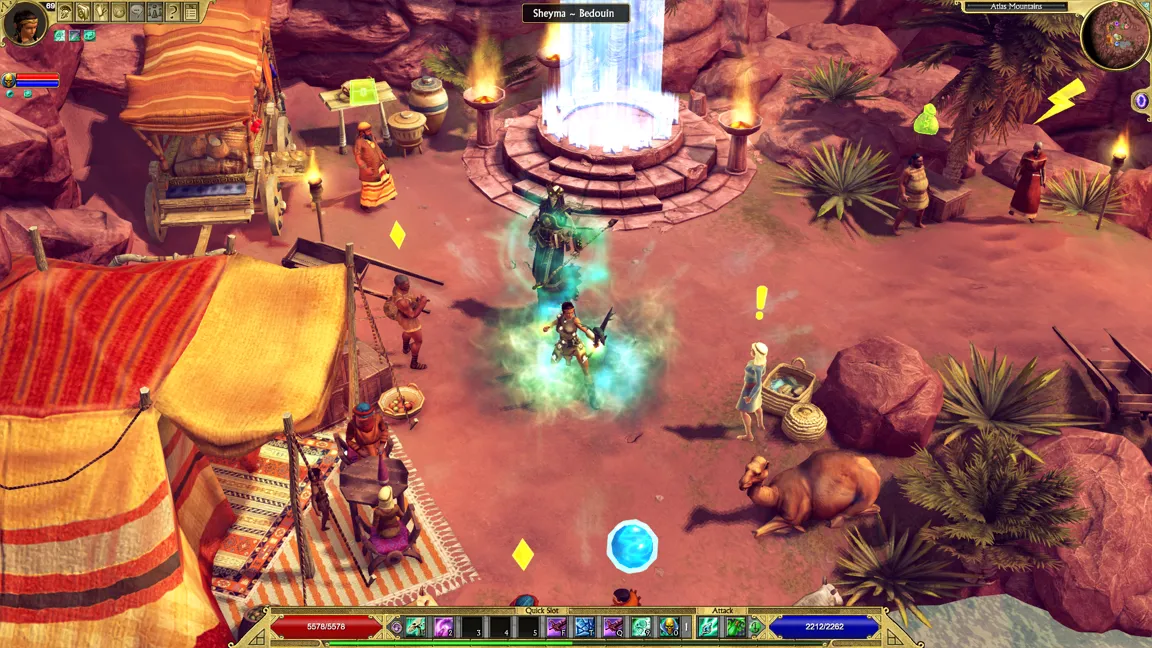
Task: Trigger the skull skill in slot 0
Action: click(669, 627)
